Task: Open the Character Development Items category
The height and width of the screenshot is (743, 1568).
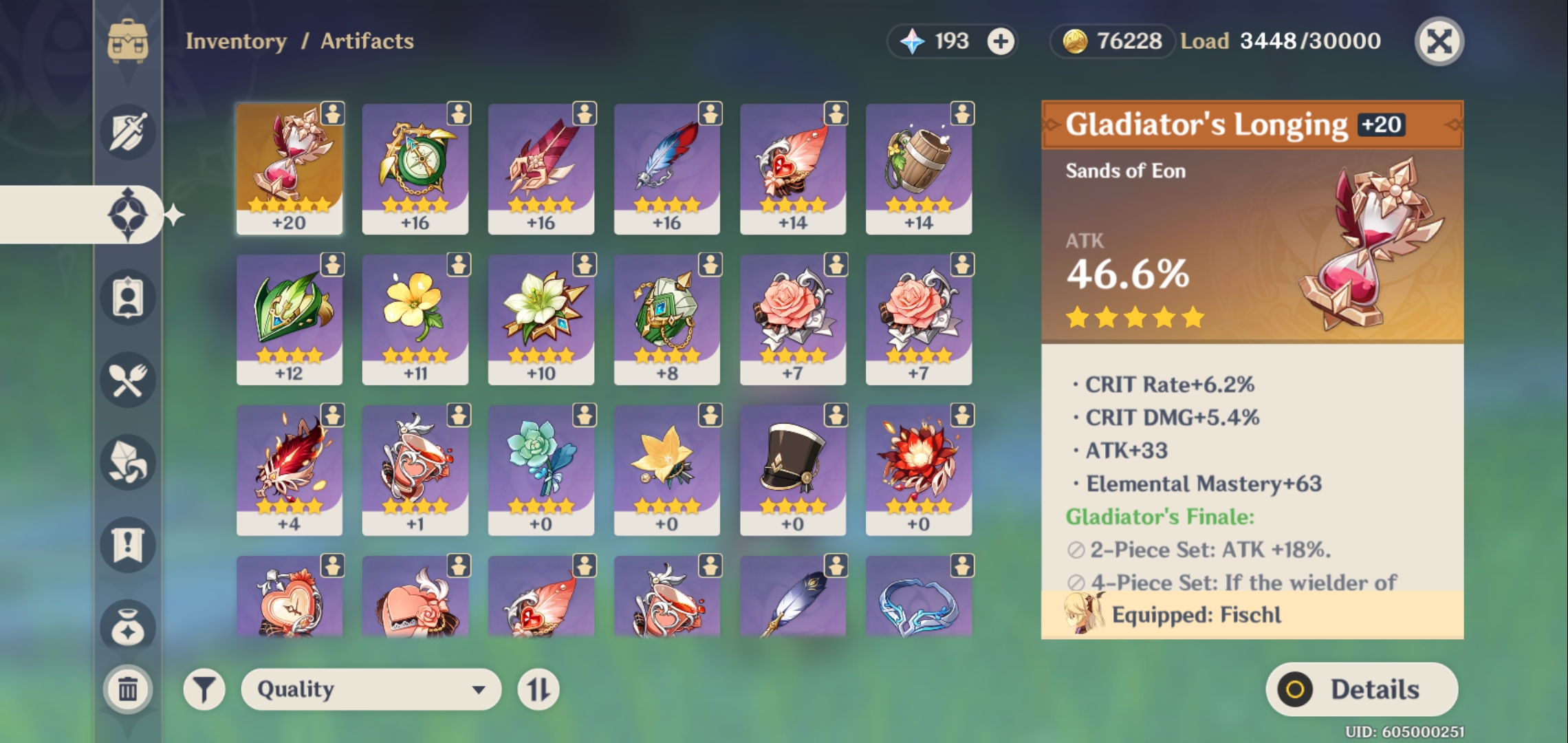Action: (127, 462)
